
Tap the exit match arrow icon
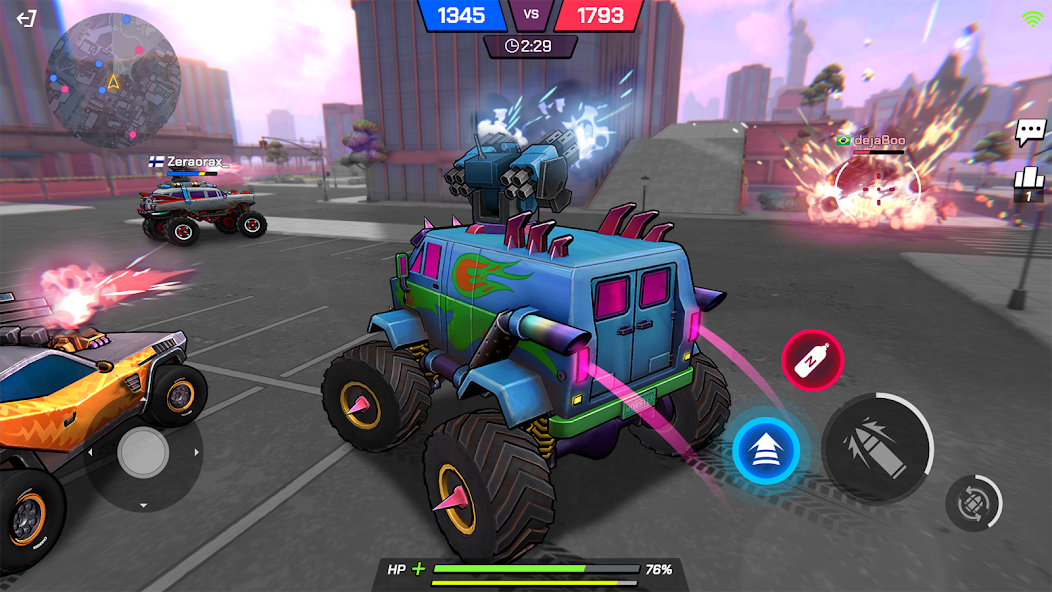[27, 18]
